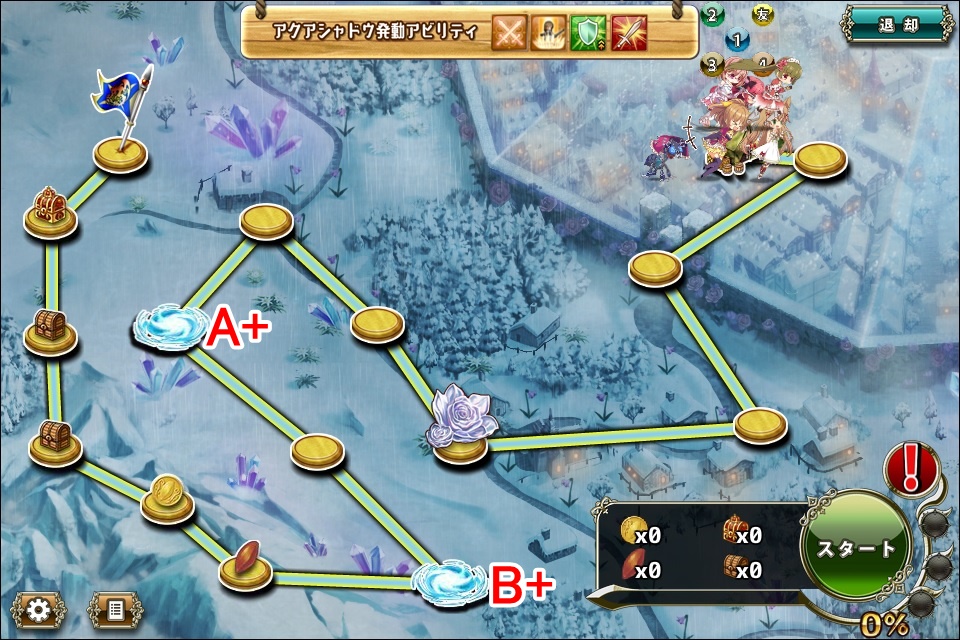Choose the A+ whirlpool node

(x=167, y=328)
